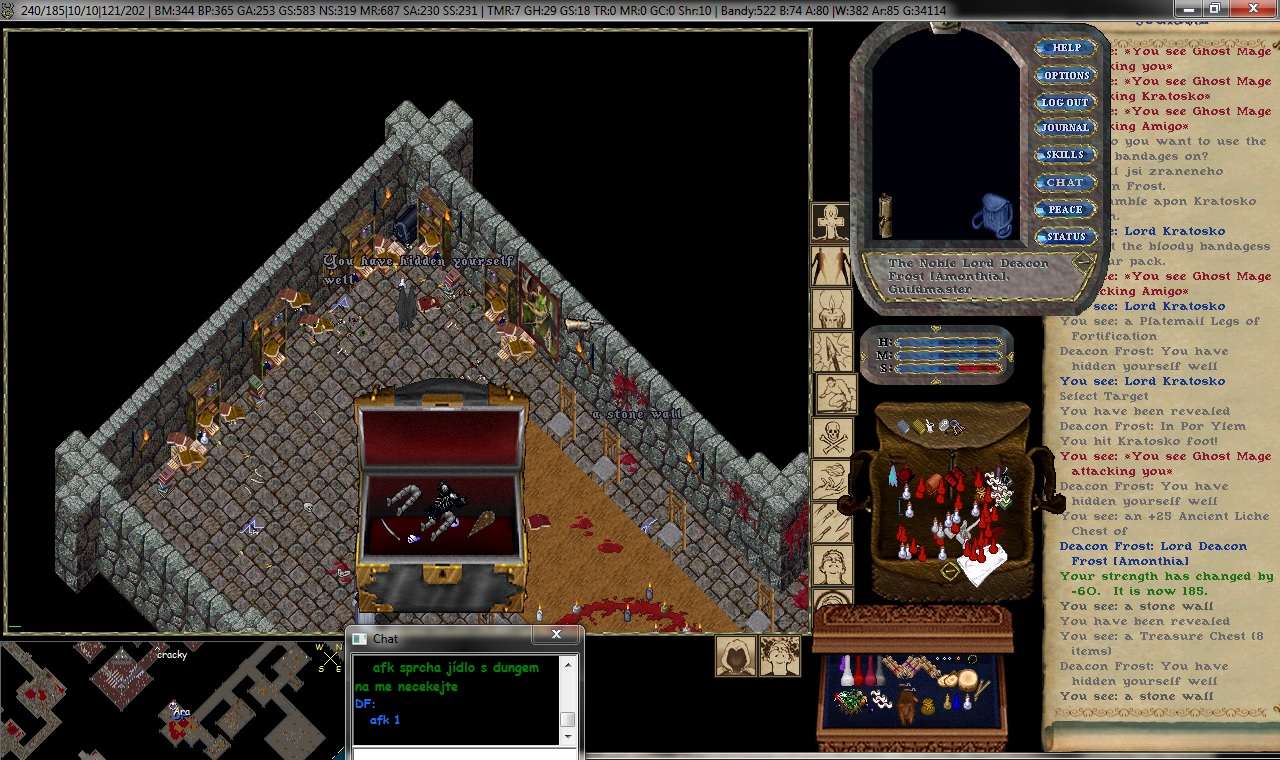Activate the ankh macro icon

click(831, 223)
